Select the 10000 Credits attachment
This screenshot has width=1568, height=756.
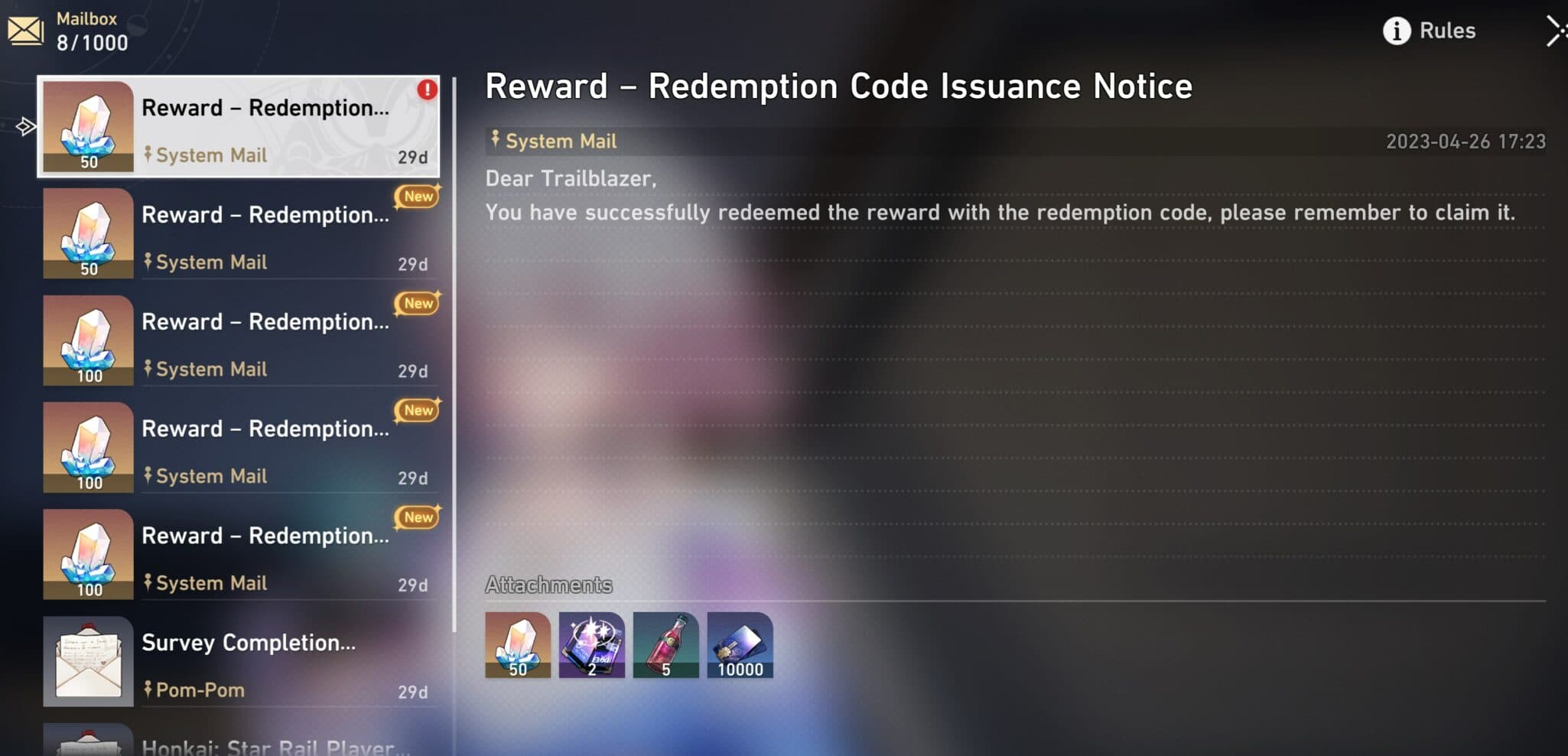[x=740, y=644]
